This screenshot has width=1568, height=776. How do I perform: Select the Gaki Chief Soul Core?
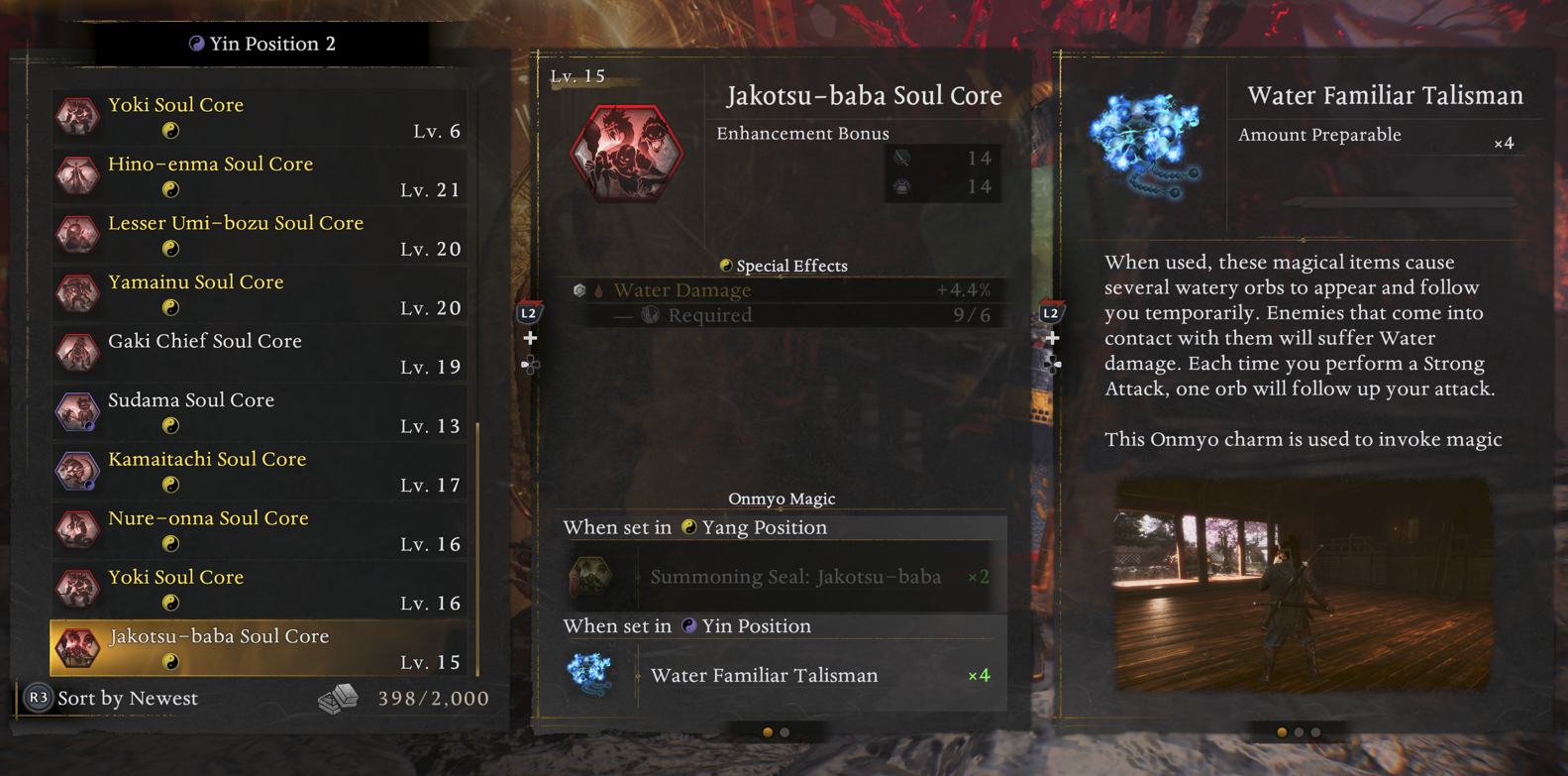260,353
